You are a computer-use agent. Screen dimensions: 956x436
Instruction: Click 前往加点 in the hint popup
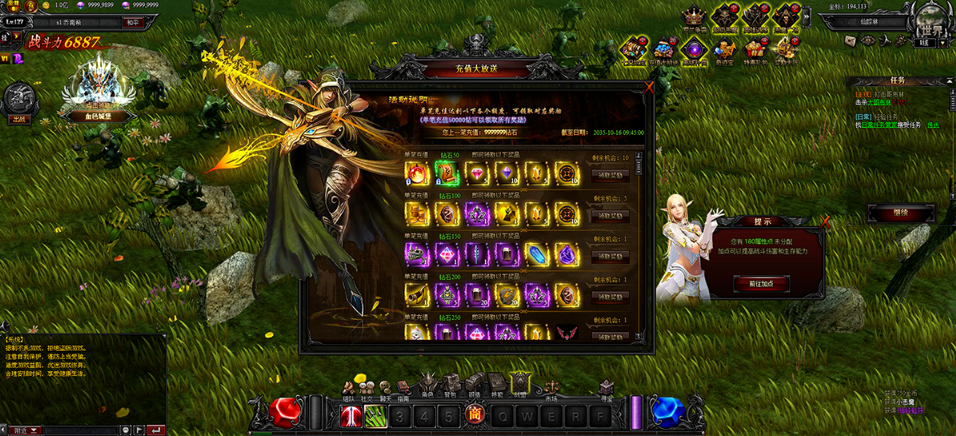click(762, 284)
